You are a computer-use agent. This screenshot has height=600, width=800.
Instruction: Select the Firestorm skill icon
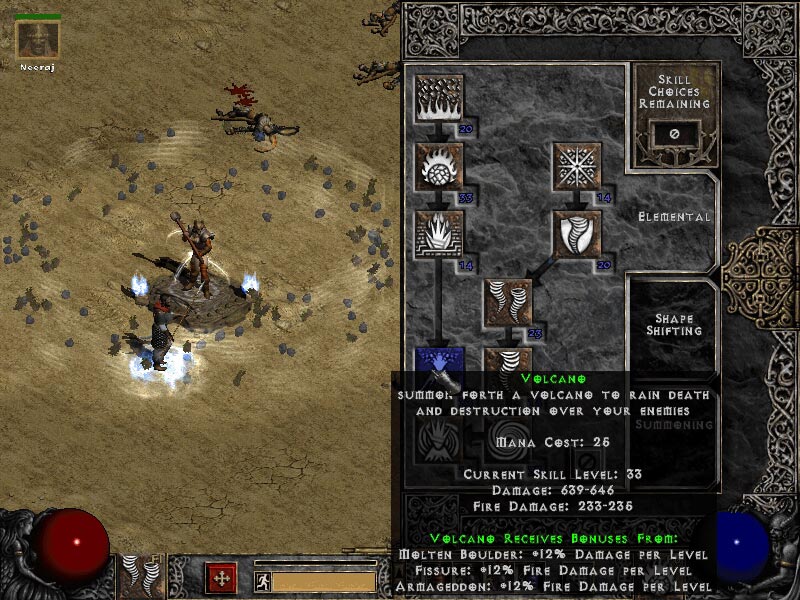(x=438, y=97)
